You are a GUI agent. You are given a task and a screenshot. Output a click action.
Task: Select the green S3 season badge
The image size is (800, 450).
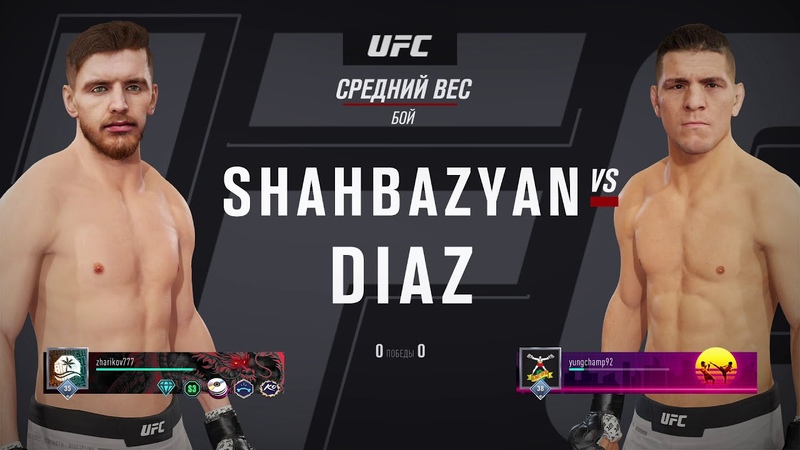pos(190,387)
